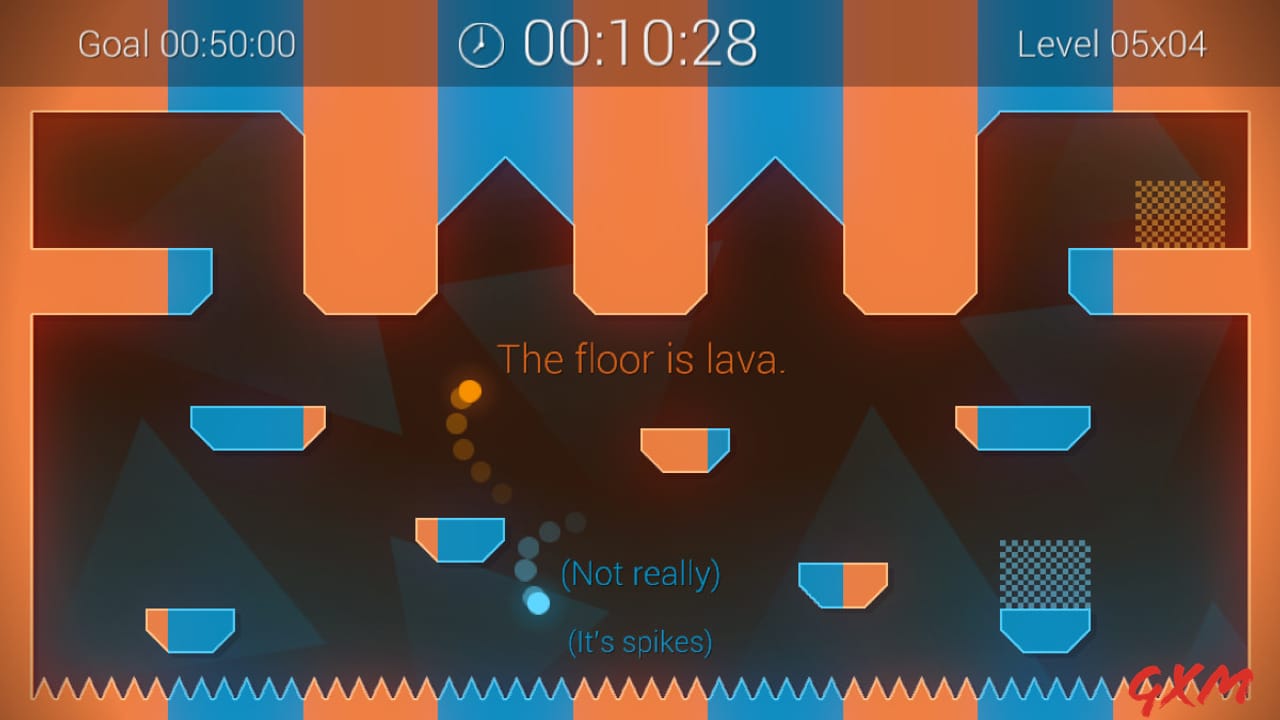Click the 00:10:28 elapsed timer display
Viewport: 1280px width, 720px height.
tap(640, 43)
